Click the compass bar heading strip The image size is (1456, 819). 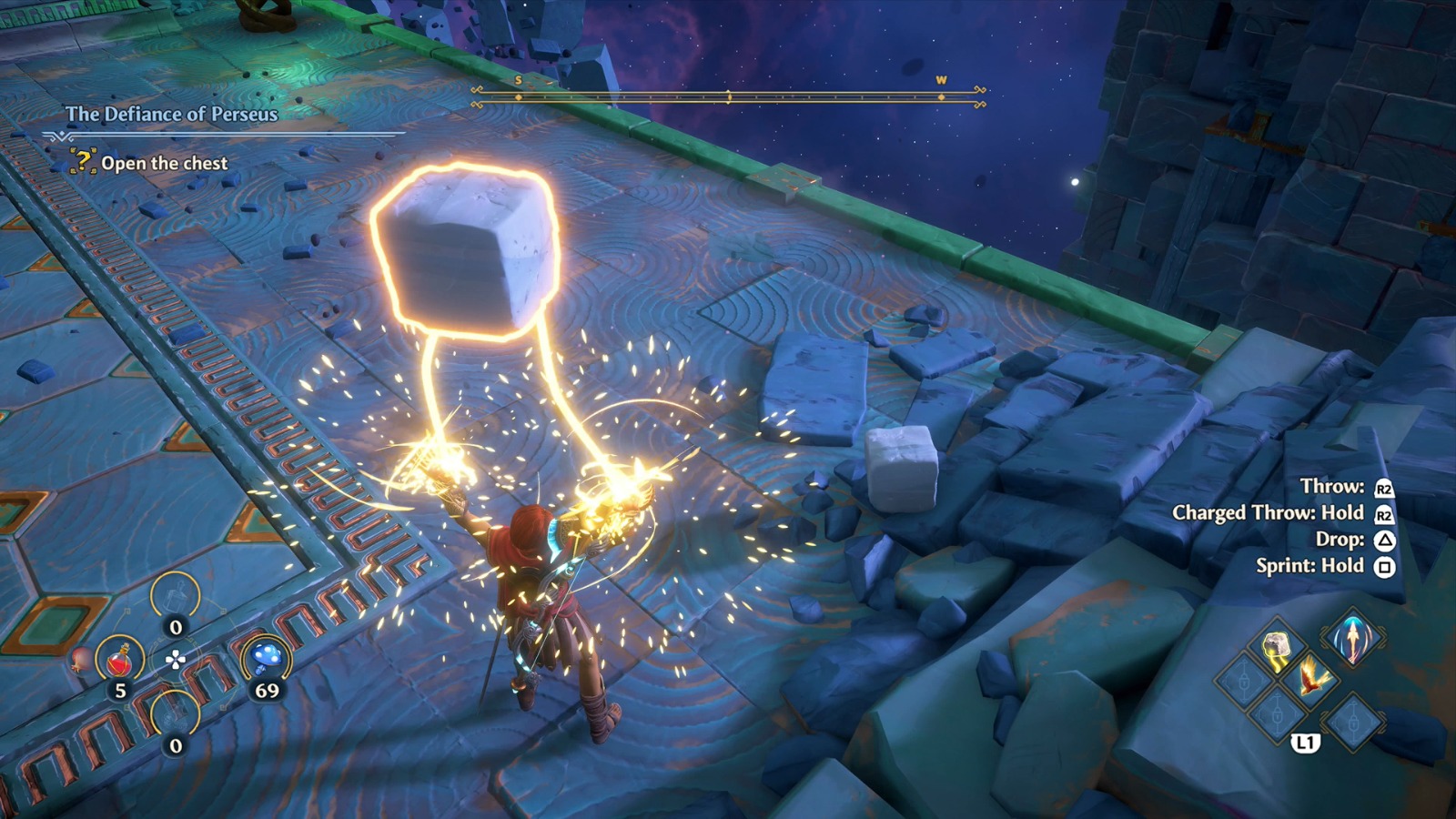[728, 97]
